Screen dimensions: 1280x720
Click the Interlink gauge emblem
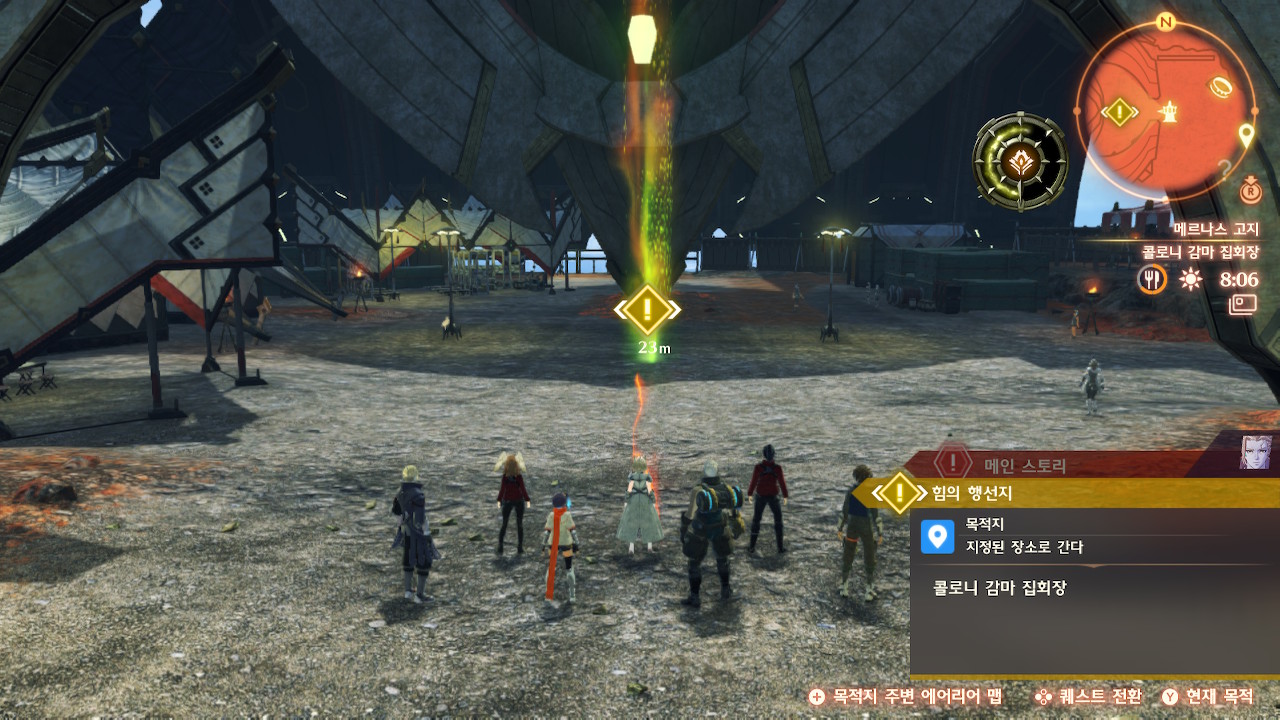(x=1020, y=161)
